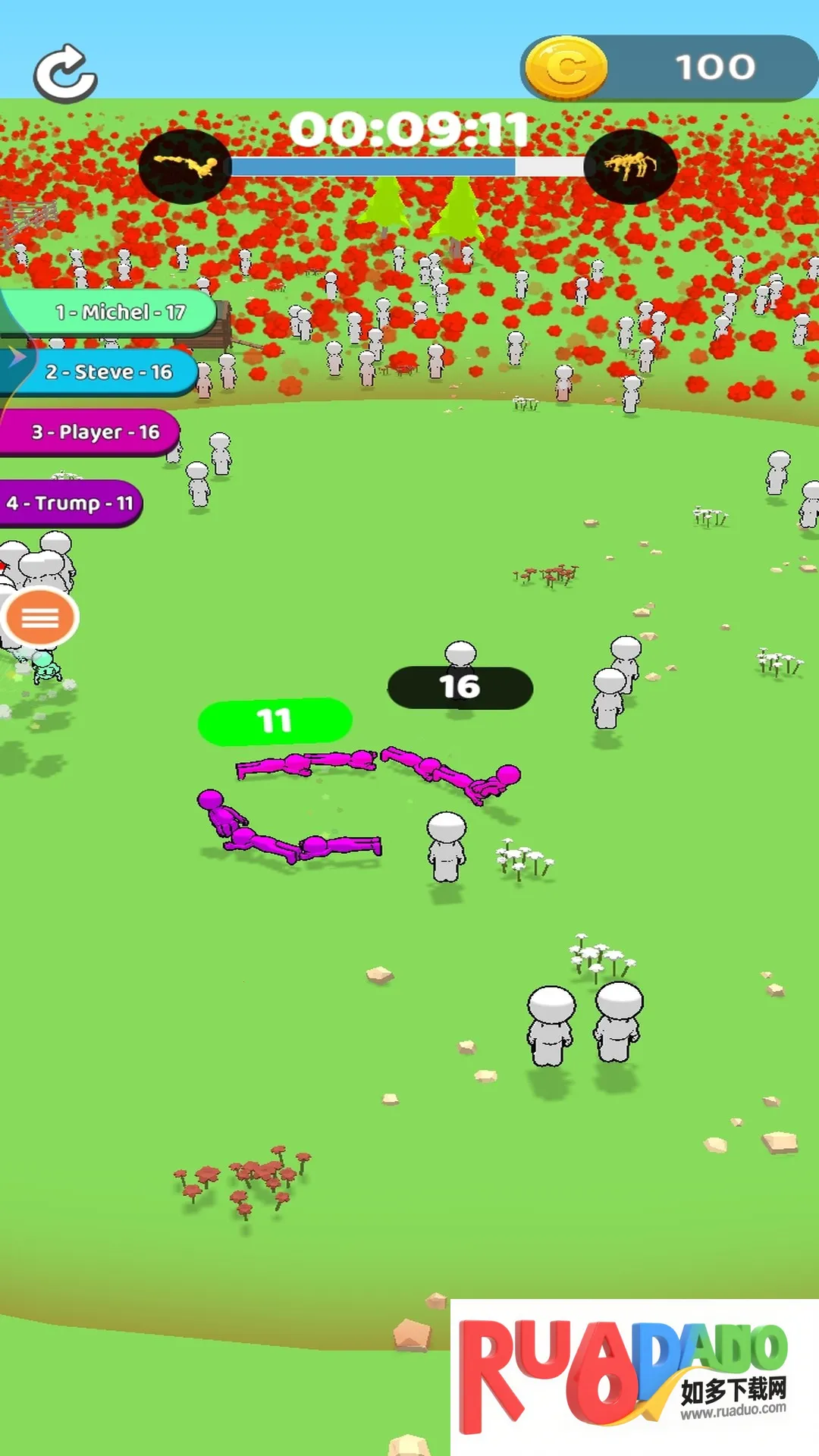Tap the gold coin icon

(x=566, y=68)
